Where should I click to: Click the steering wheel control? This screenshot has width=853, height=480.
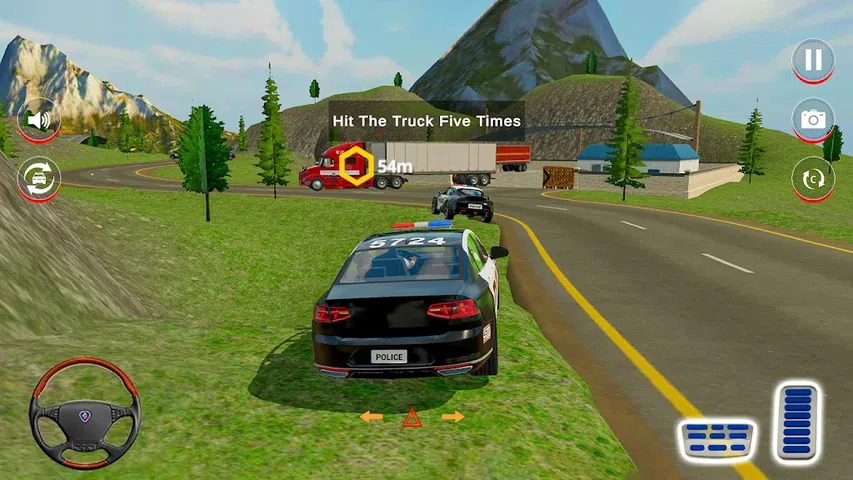[x=84, y=412]
